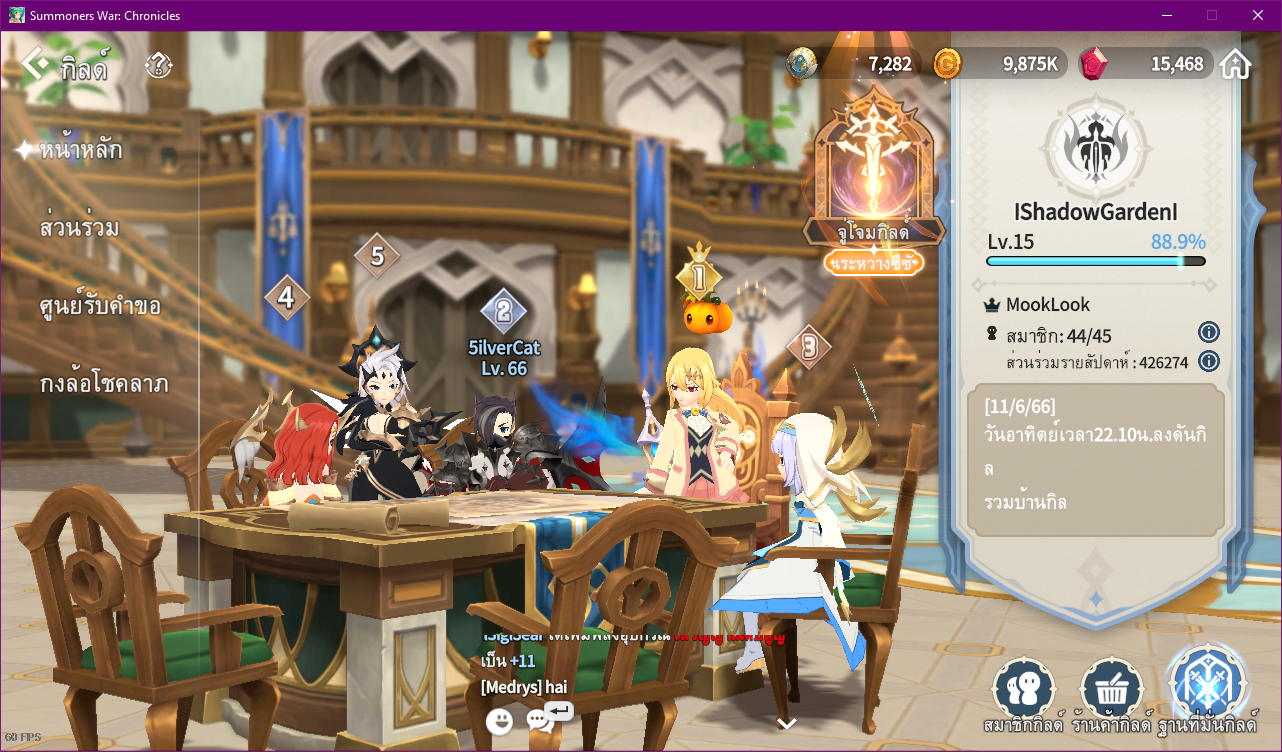Select the หน้าหลัก main tab
This screenshot has height=752, width=1282.
(x=81, y=150)
